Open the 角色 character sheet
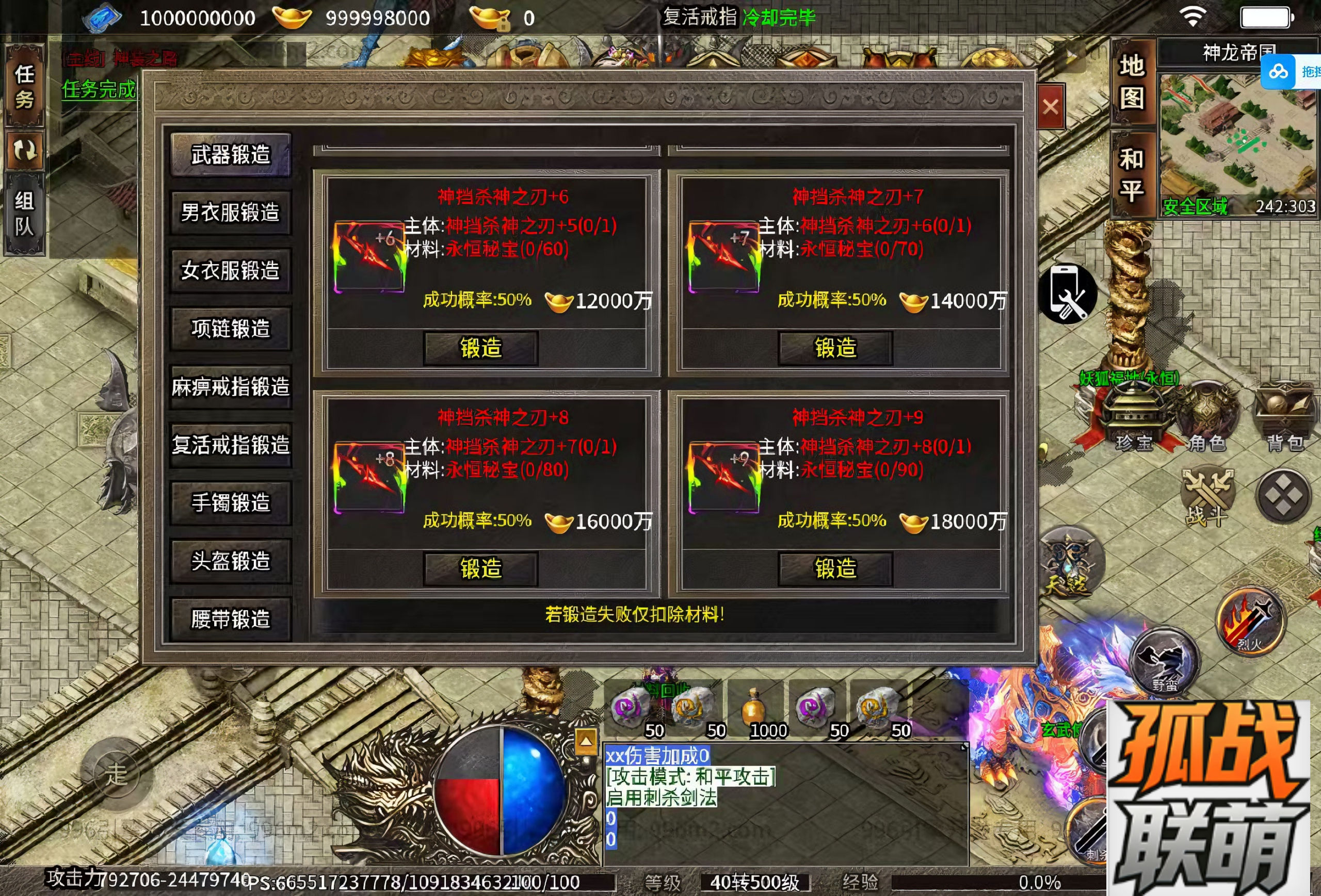The image size is (1321, 896). (x=1207, y=420)
